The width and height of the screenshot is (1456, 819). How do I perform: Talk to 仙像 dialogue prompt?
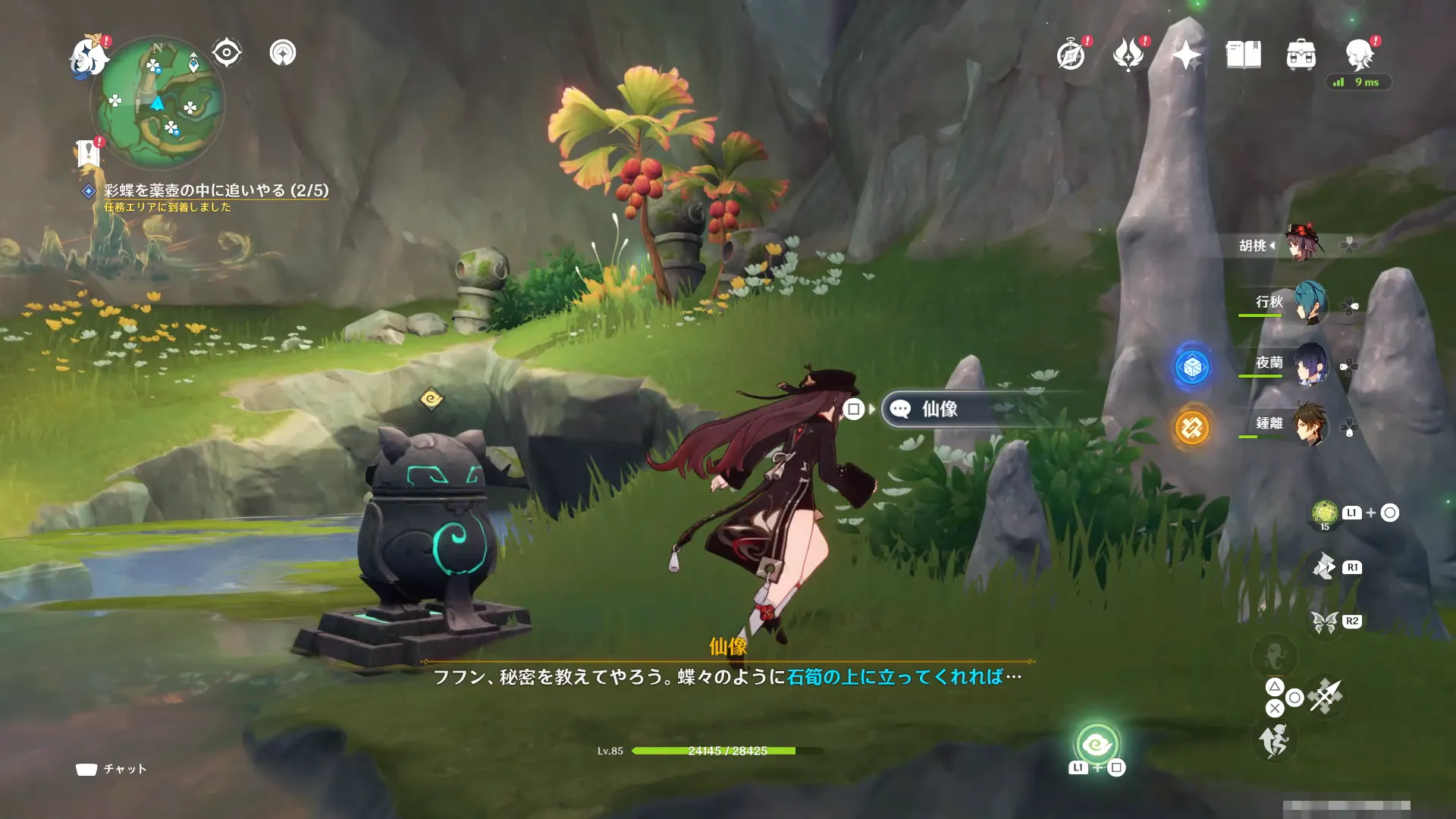click(939, 409)
